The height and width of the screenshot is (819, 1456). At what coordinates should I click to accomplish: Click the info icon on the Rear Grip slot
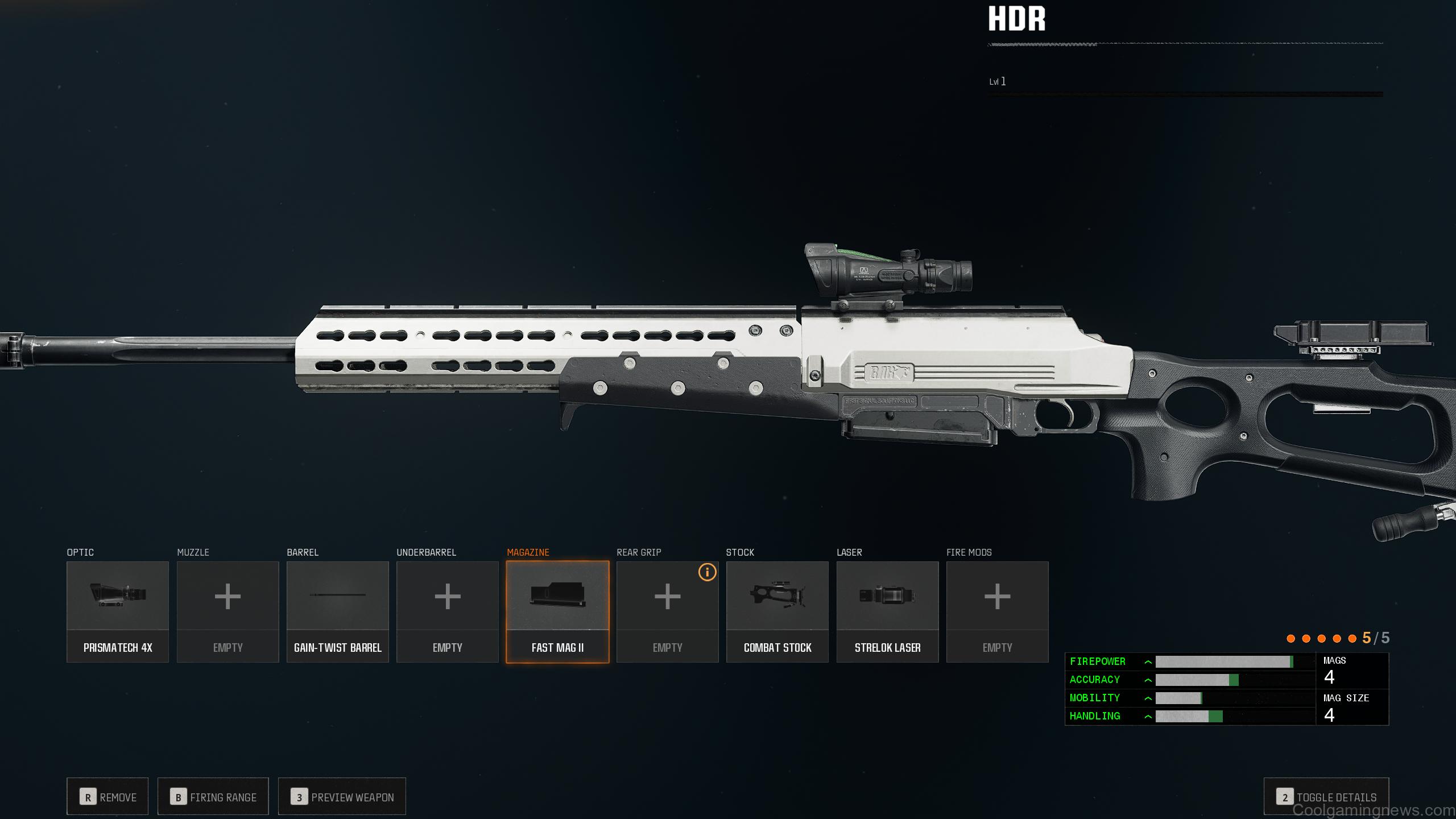pos(707,573)
